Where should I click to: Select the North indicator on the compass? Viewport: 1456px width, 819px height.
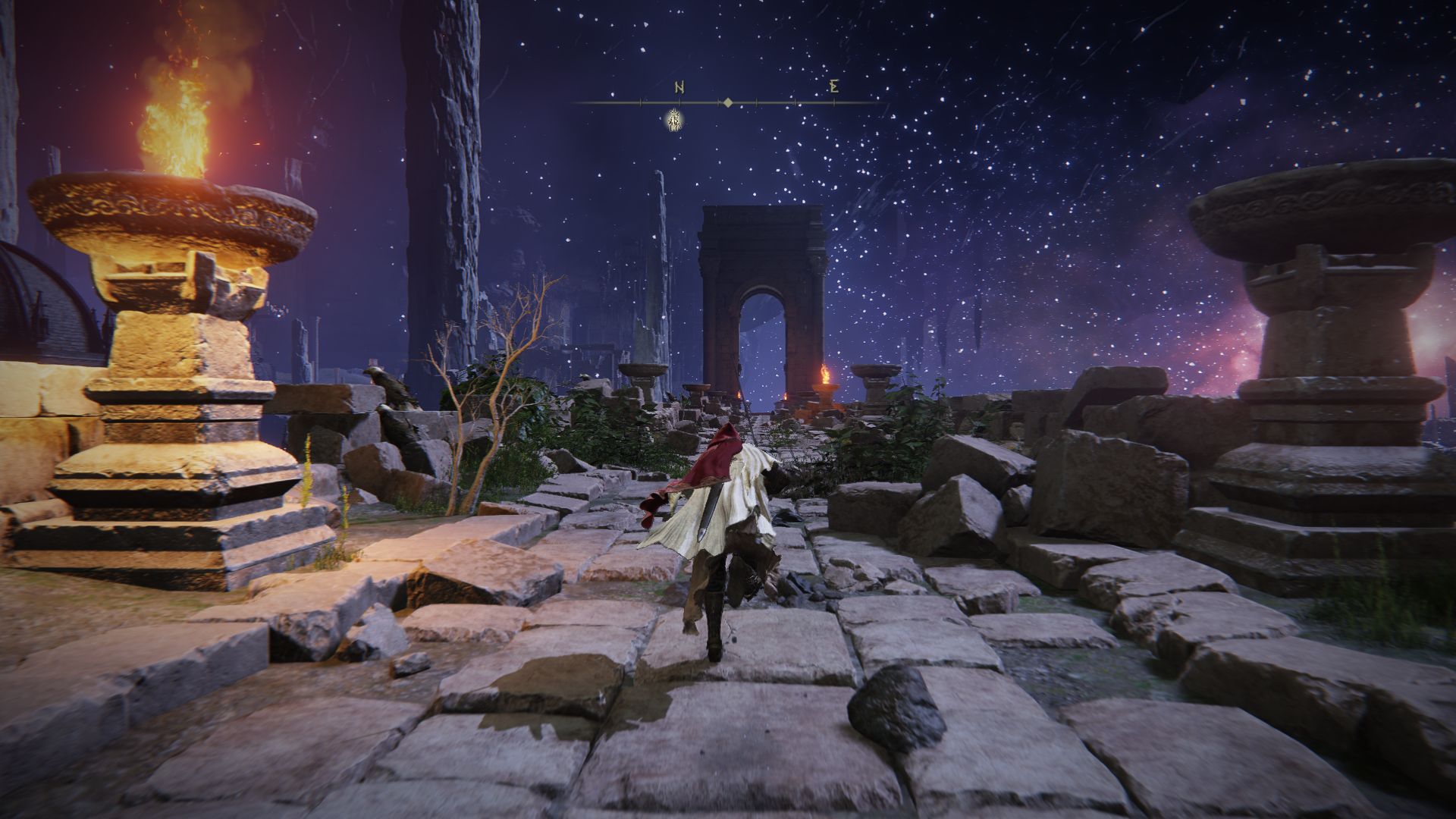pos(679,86)
